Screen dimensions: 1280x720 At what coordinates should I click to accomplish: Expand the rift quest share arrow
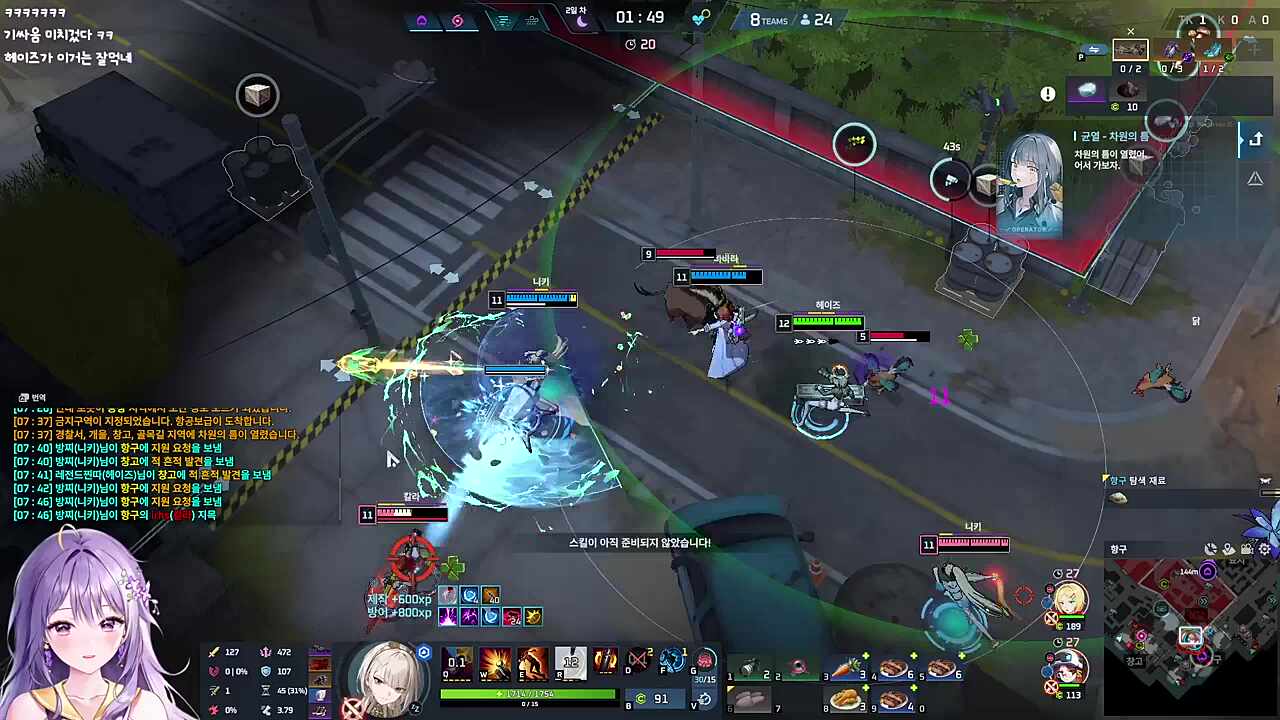coord(1255,140)
